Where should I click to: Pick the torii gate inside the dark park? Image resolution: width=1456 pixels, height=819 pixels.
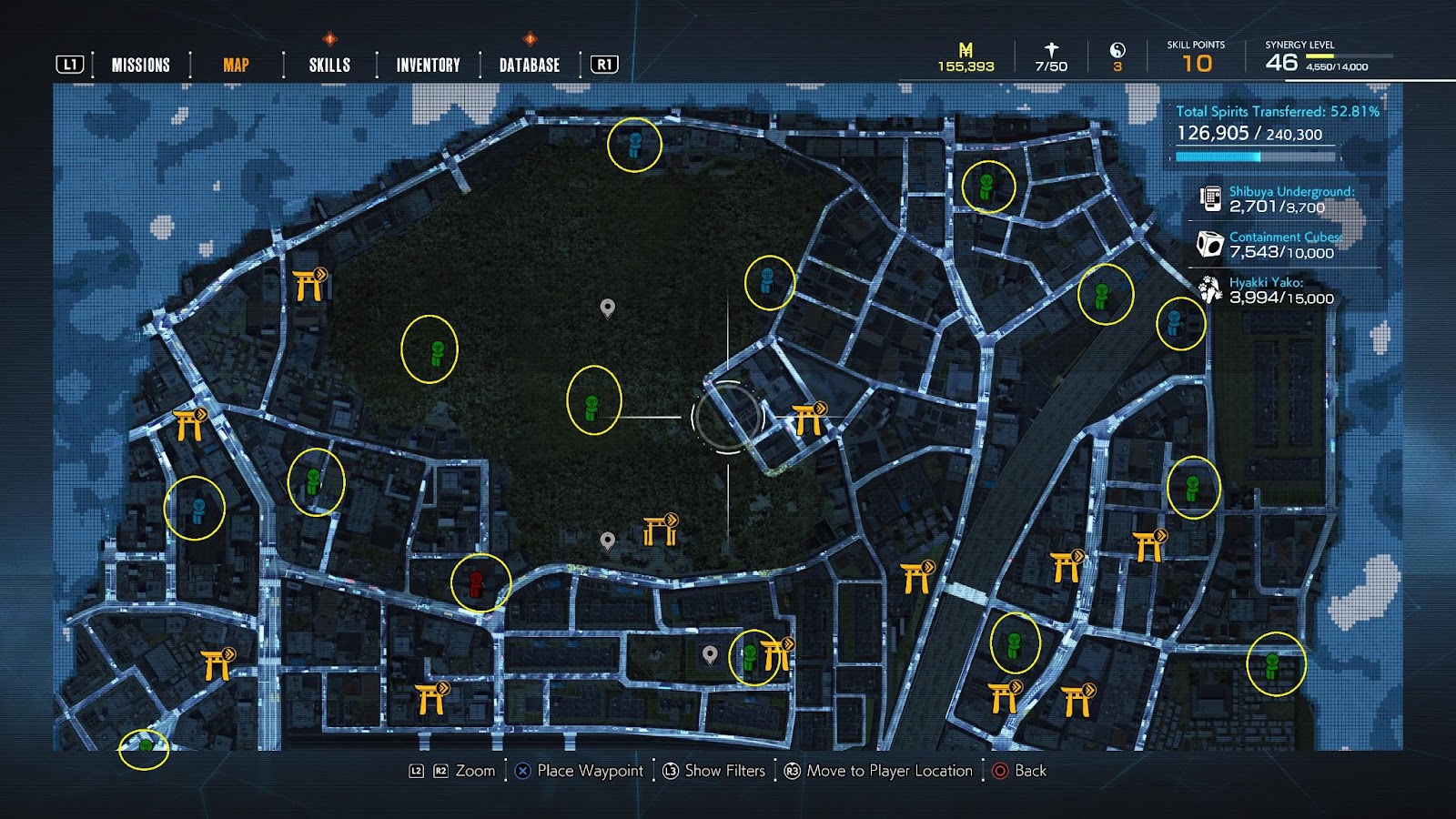click(660, 530)
